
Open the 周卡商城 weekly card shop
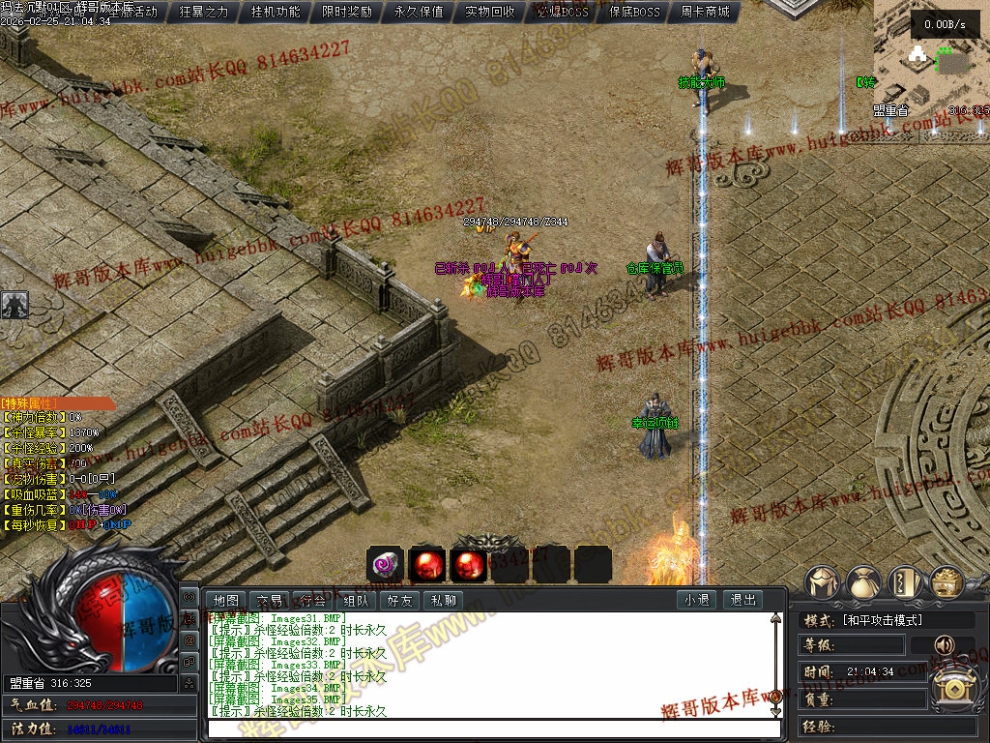click(x=705, y=12)
